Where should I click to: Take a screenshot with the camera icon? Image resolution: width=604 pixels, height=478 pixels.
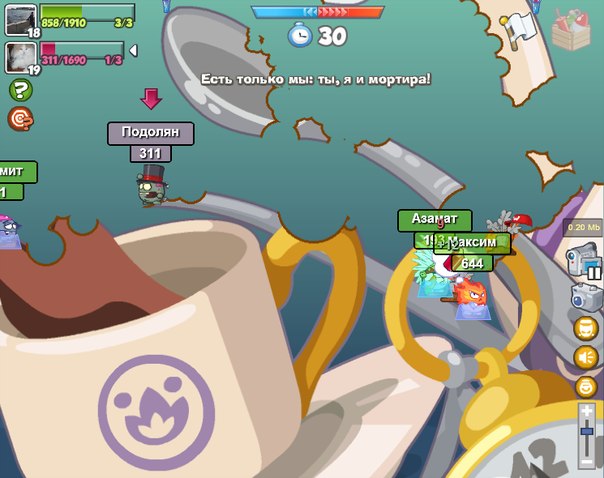coord(584,296)
